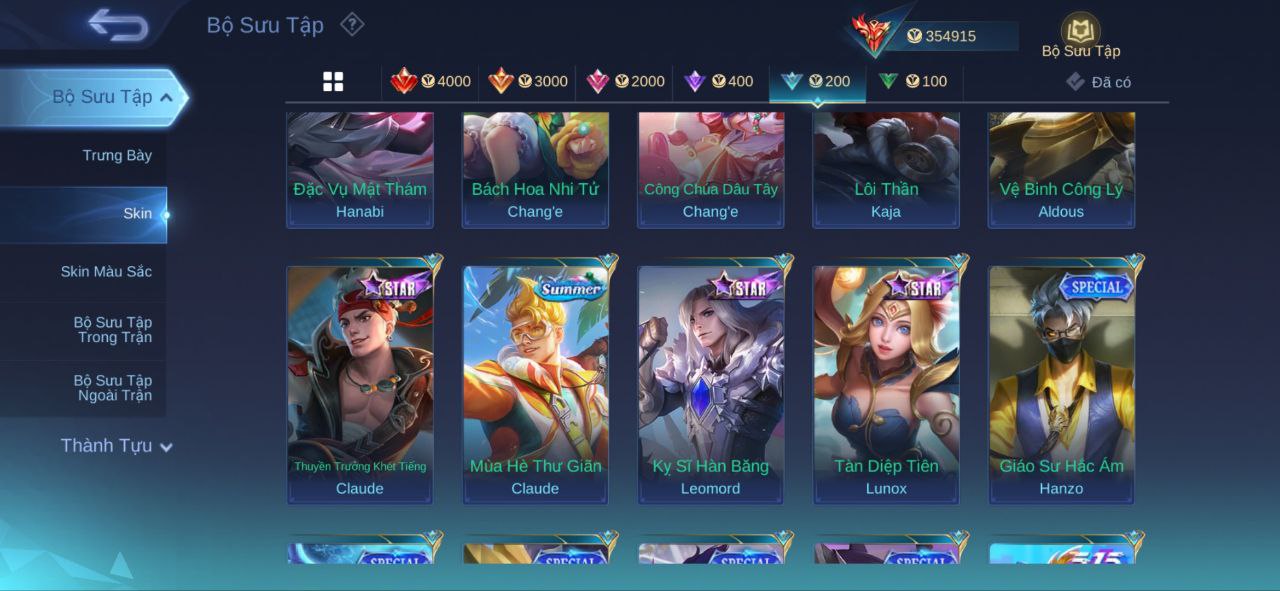Open Bộ Sưu Tập Ngoài Trận
Viewport: 1280px width, 591px height.
(112, 388)
